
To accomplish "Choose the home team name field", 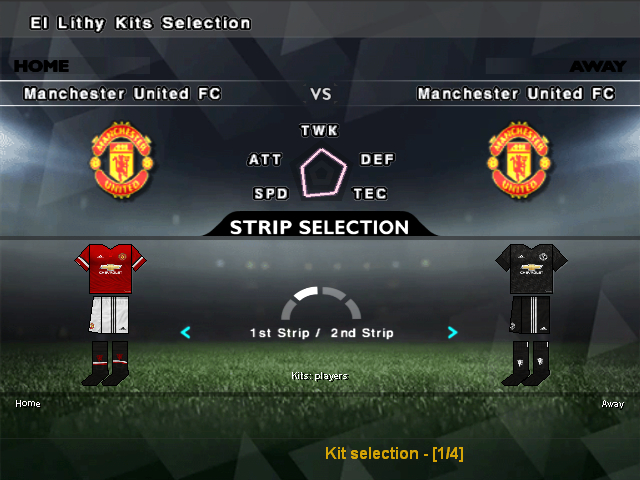I will tap(122, 94).
